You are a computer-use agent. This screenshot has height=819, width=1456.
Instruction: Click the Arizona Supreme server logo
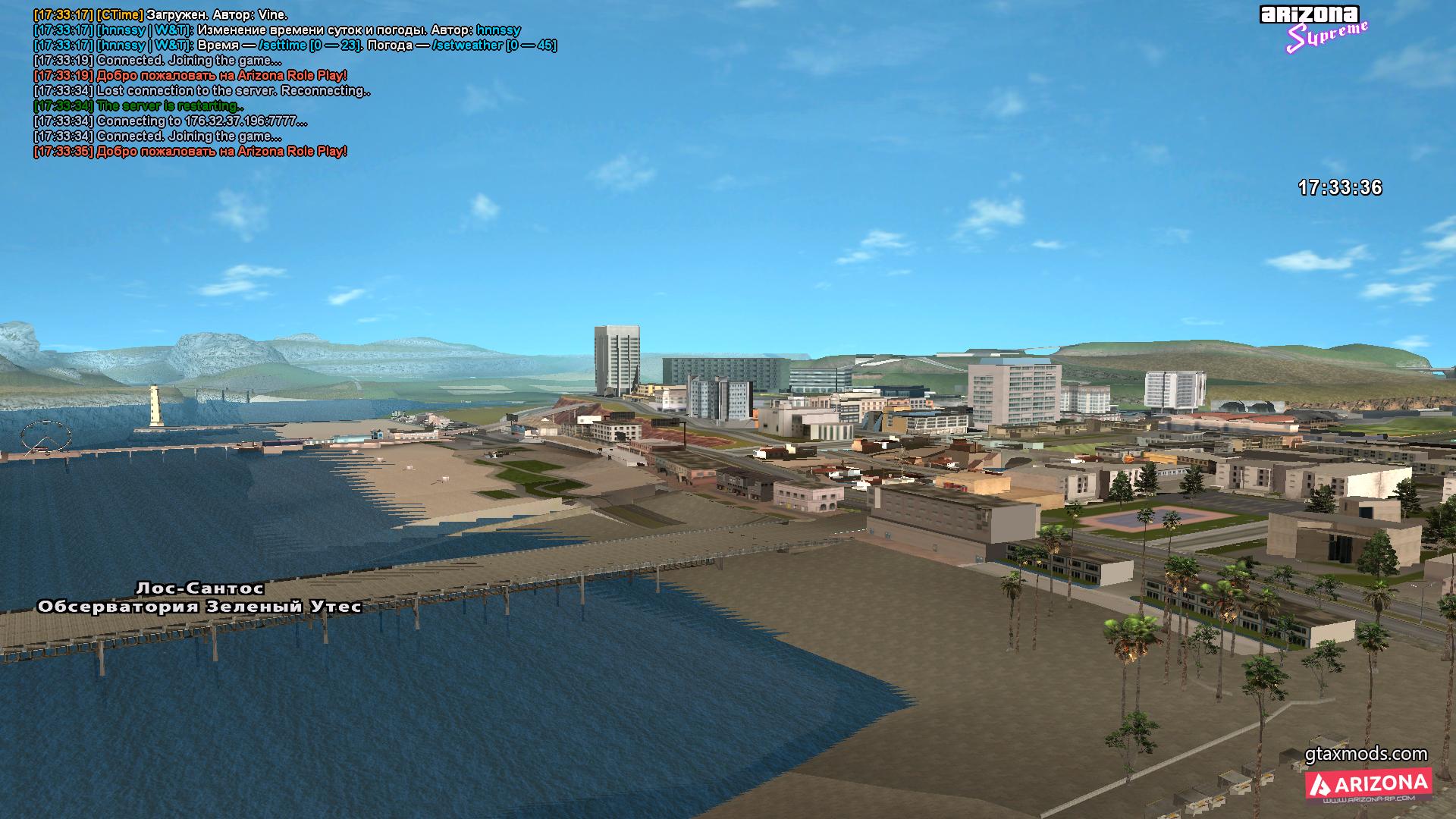[x=1314, y=29]
